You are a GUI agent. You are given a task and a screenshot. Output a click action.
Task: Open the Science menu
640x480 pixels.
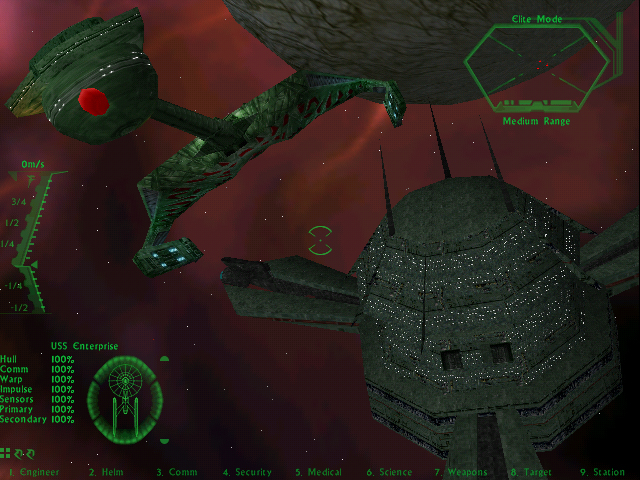[389, 472]
